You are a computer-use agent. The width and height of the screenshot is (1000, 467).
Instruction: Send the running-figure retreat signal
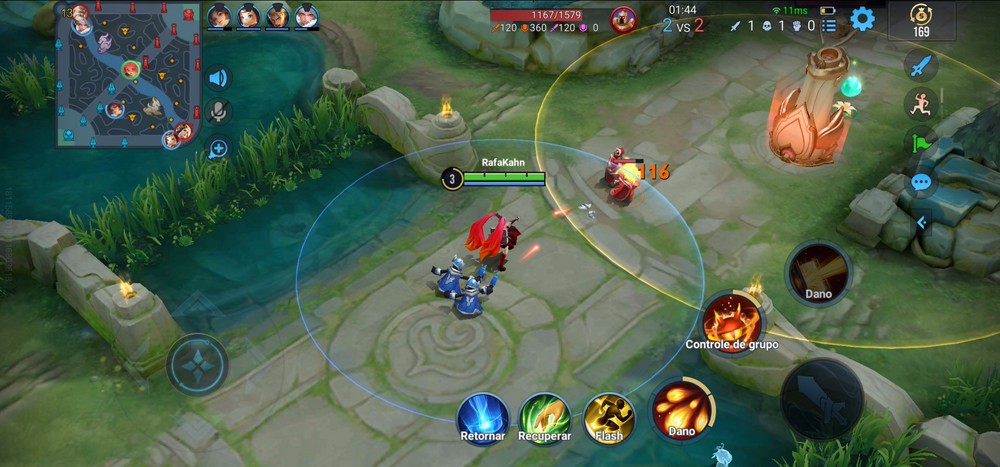920,104
